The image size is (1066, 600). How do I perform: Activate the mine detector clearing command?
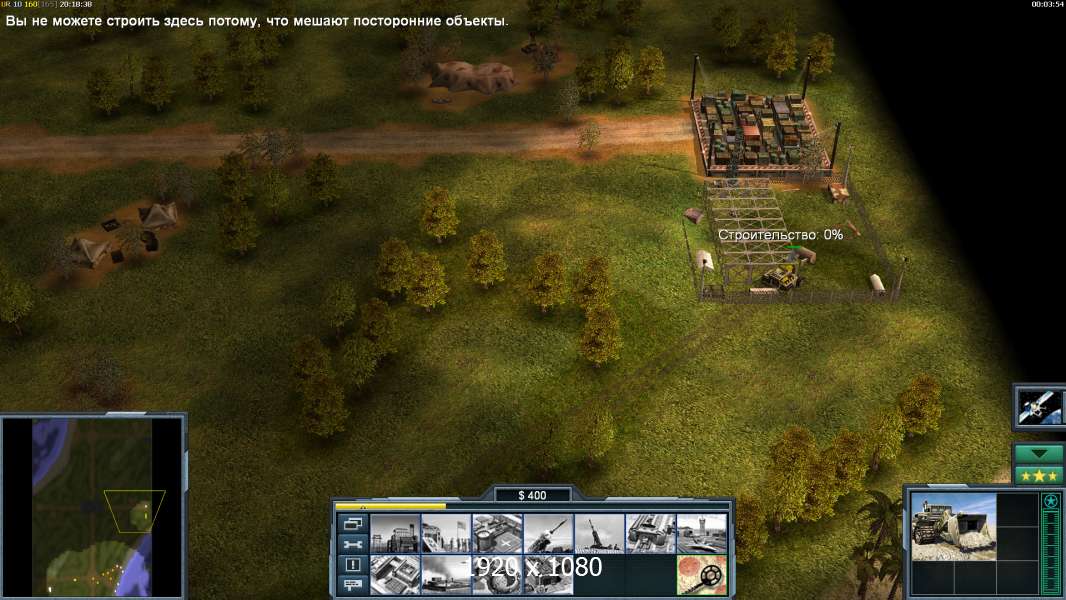click(701, 574)
